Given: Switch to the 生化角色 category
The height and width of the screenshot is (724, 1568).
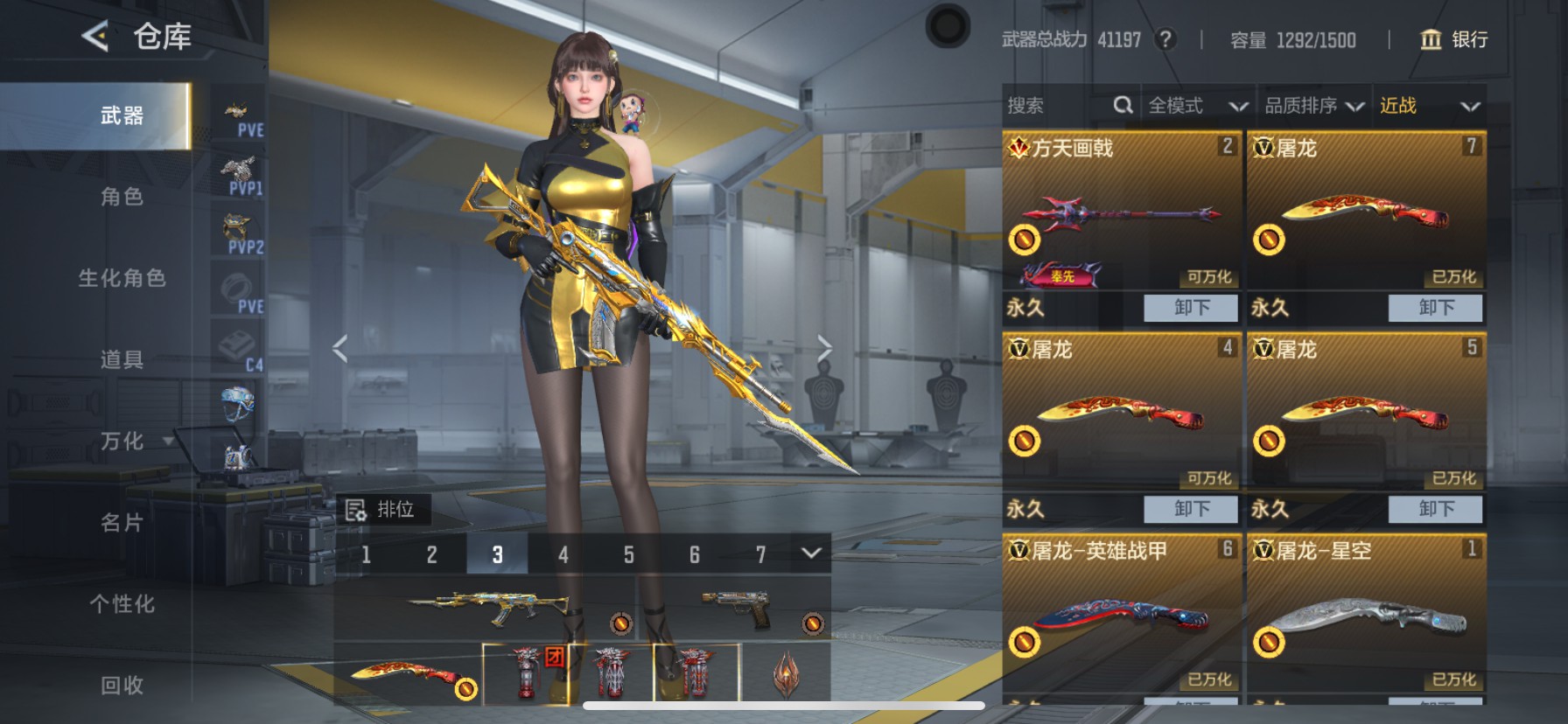Looking at the screenshot, I should tap(121, 278).
